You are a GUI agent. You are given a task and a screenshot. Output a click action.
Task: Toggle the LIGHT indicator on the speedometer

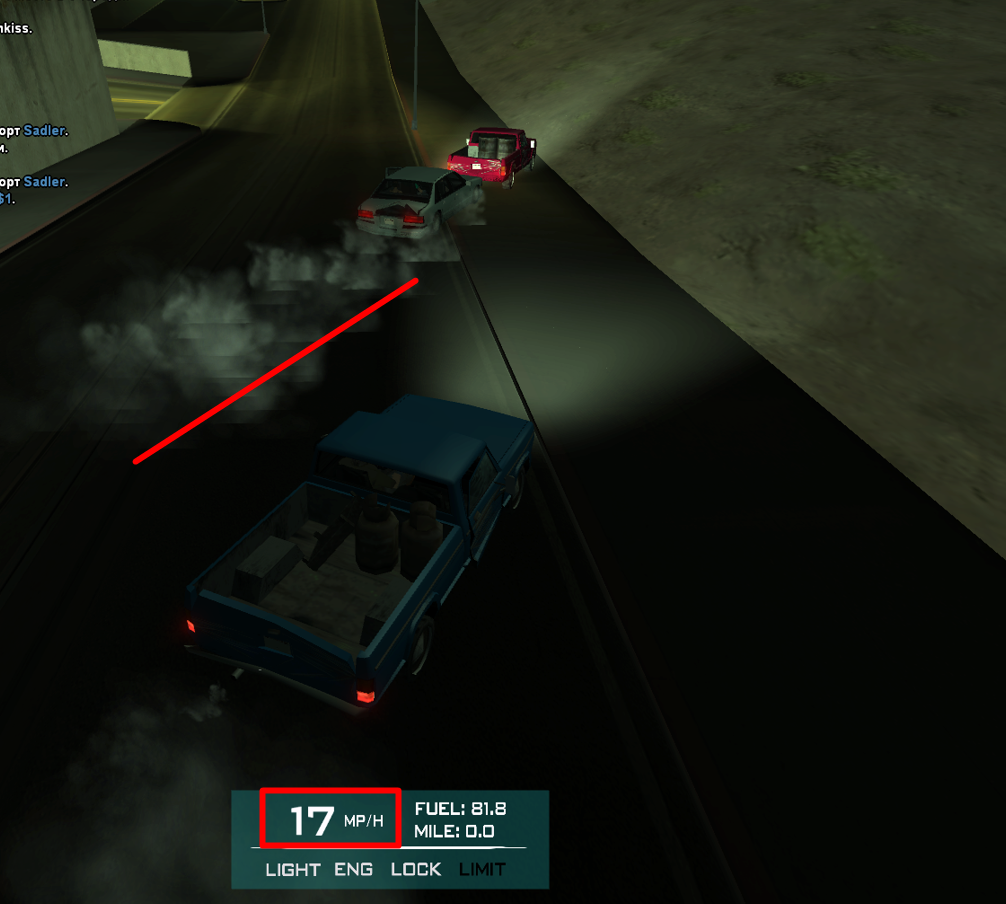click(x=293, y=869)
